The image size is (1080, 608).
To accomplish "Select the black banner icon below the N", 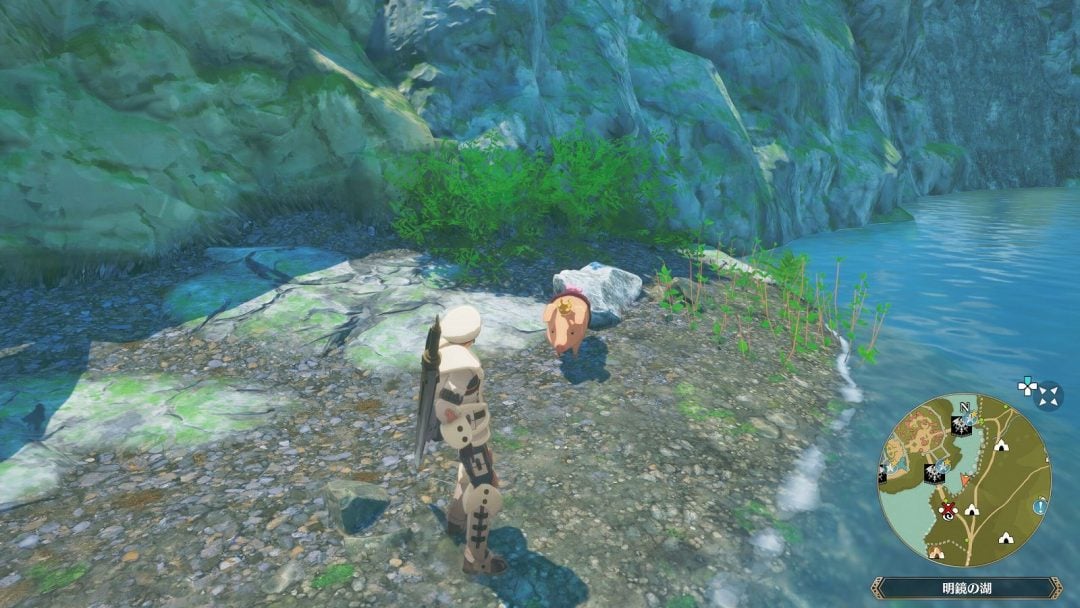I will [961, 424].
